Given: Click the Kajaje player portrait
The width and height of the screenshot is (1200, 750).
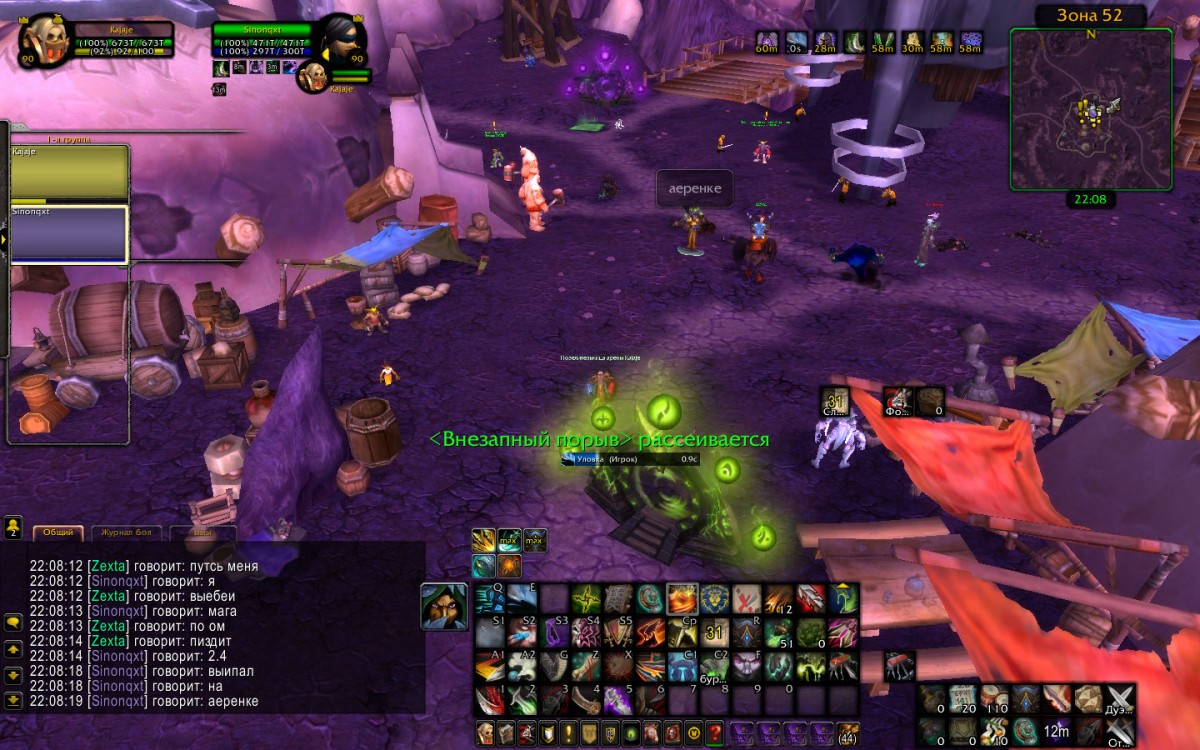Looking at the screenshot, I should [45, 41].
